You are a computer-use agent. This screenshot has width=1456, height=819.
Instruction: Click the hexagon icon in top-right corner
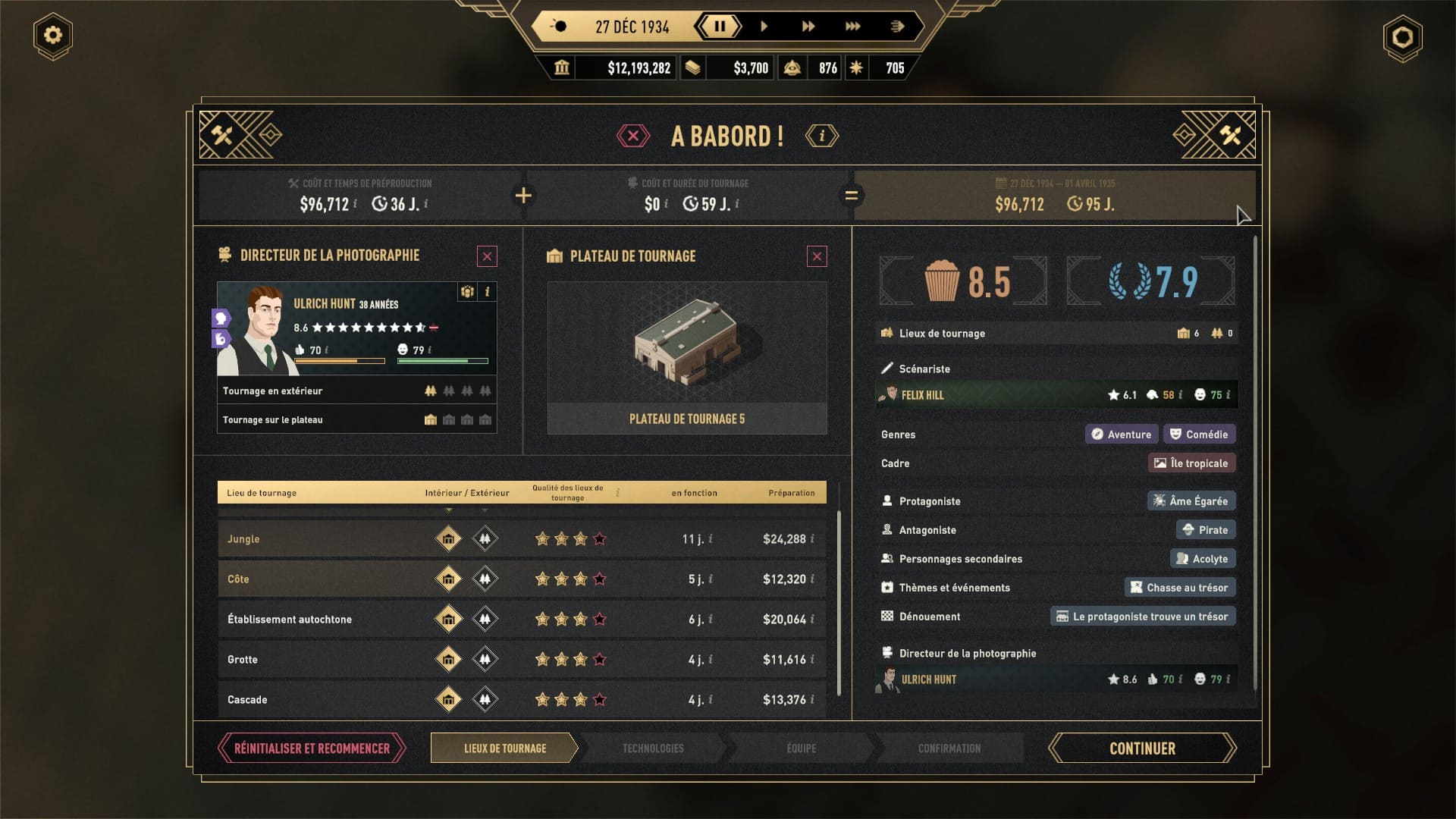pyautogui.click(x=1402, y=37)
